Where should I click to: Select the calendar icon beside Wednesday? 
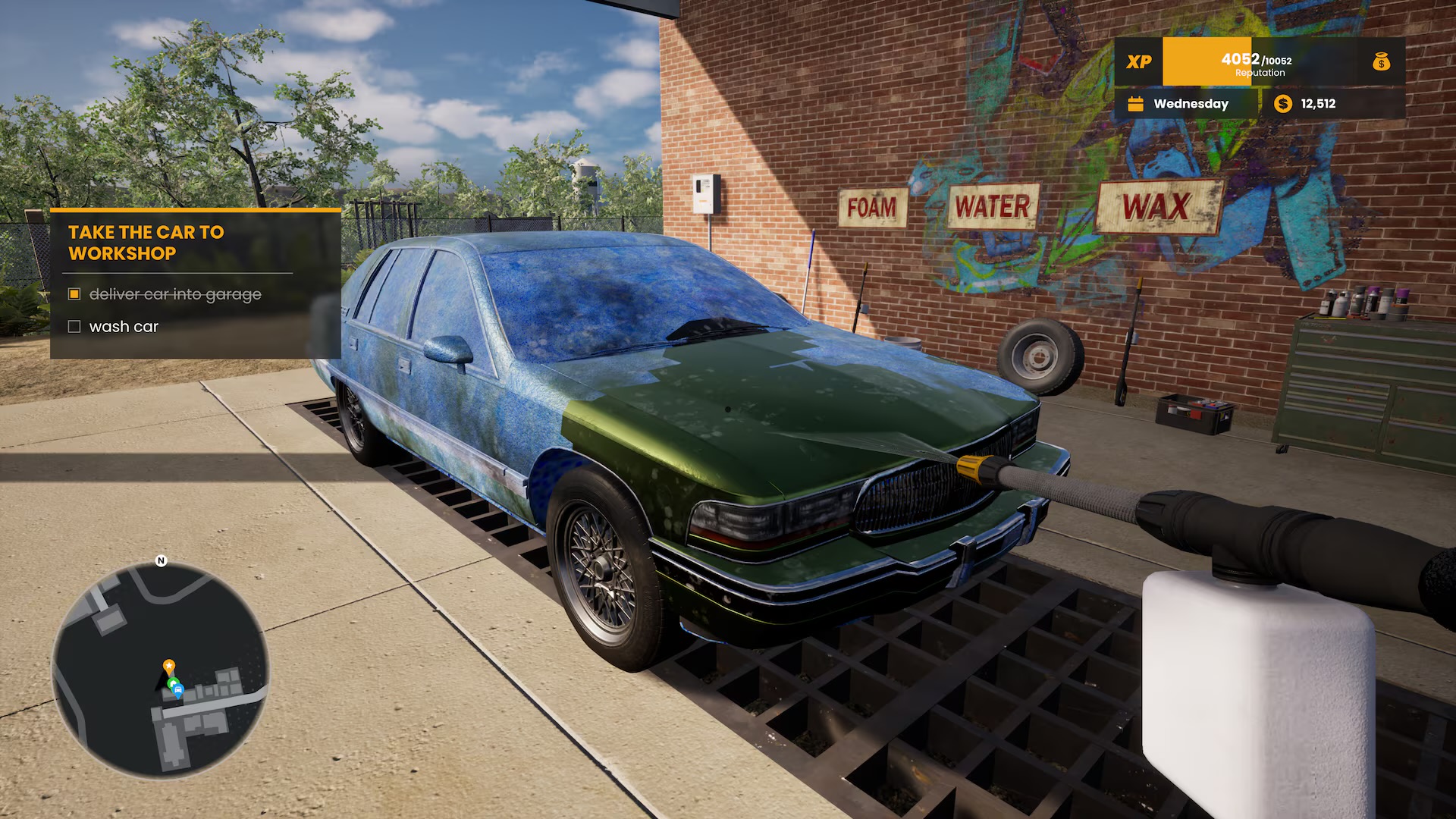[x=1134, y=104]
